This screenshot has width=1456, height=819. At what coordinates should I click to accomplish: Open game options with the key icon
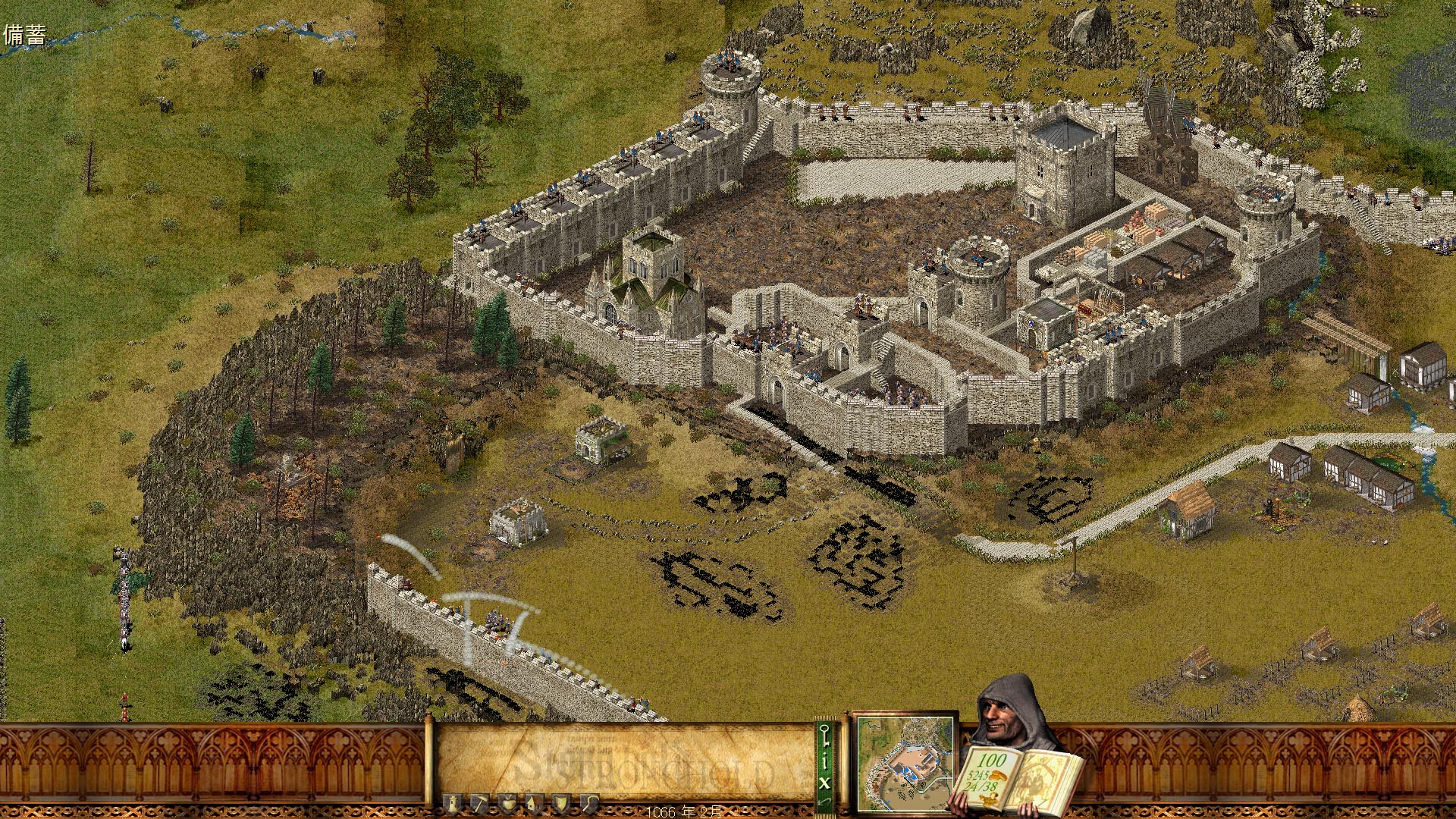tap(824, 735)
